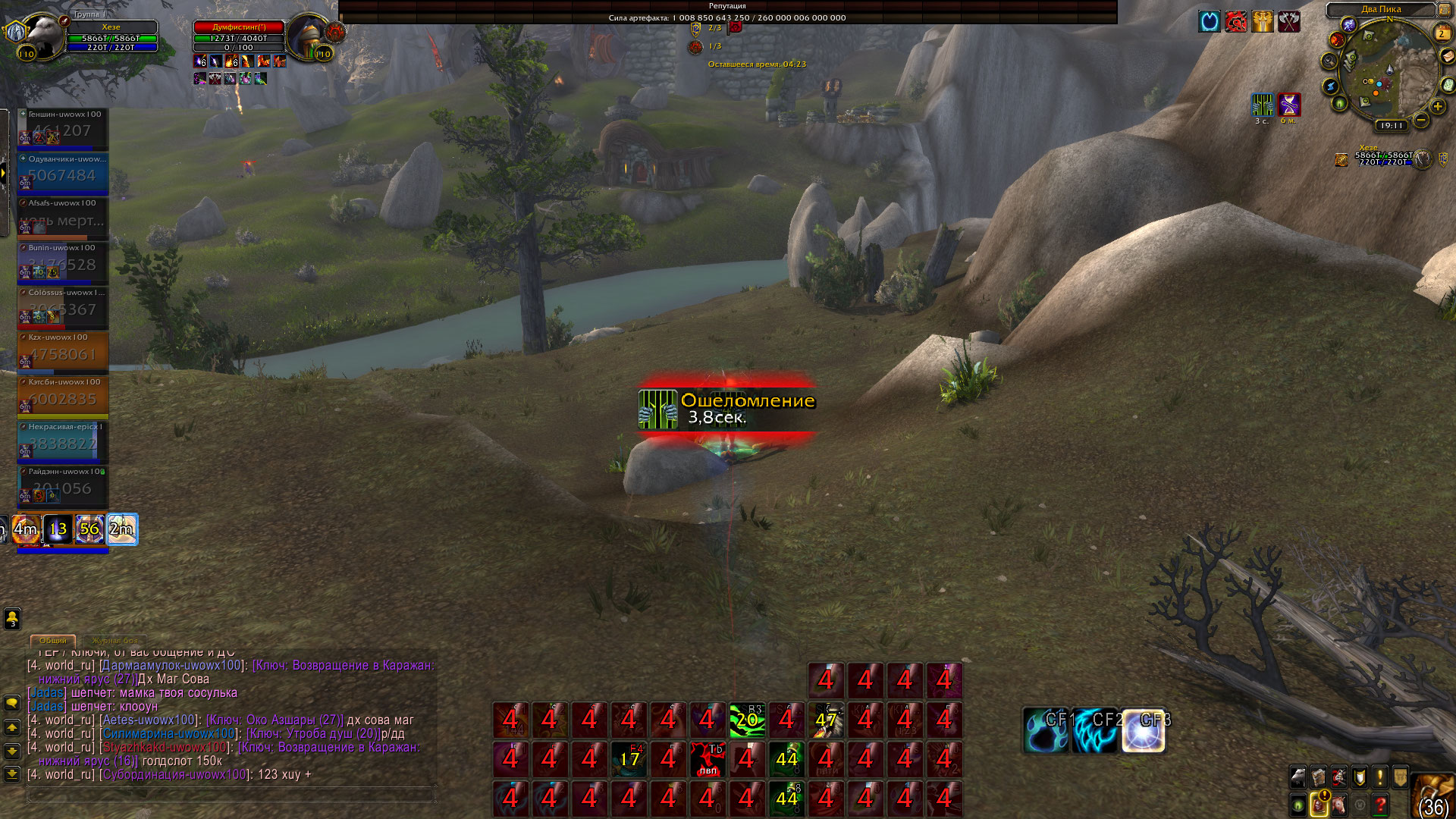
Task: Click the minimap zoom-in plus button
Action: [x=1437, y=107]
